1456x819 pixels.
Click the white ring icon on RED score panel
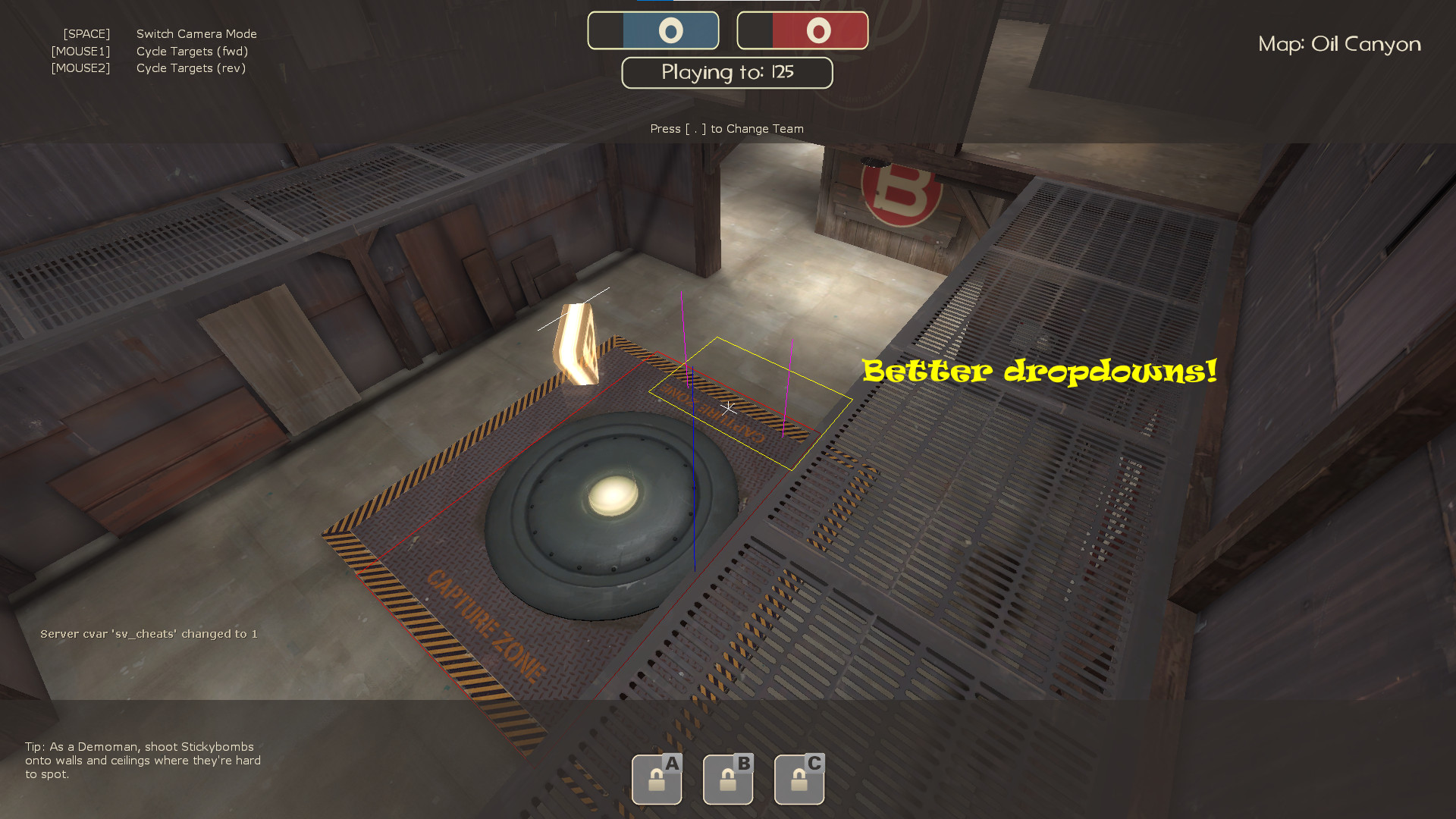coord(817,30)
